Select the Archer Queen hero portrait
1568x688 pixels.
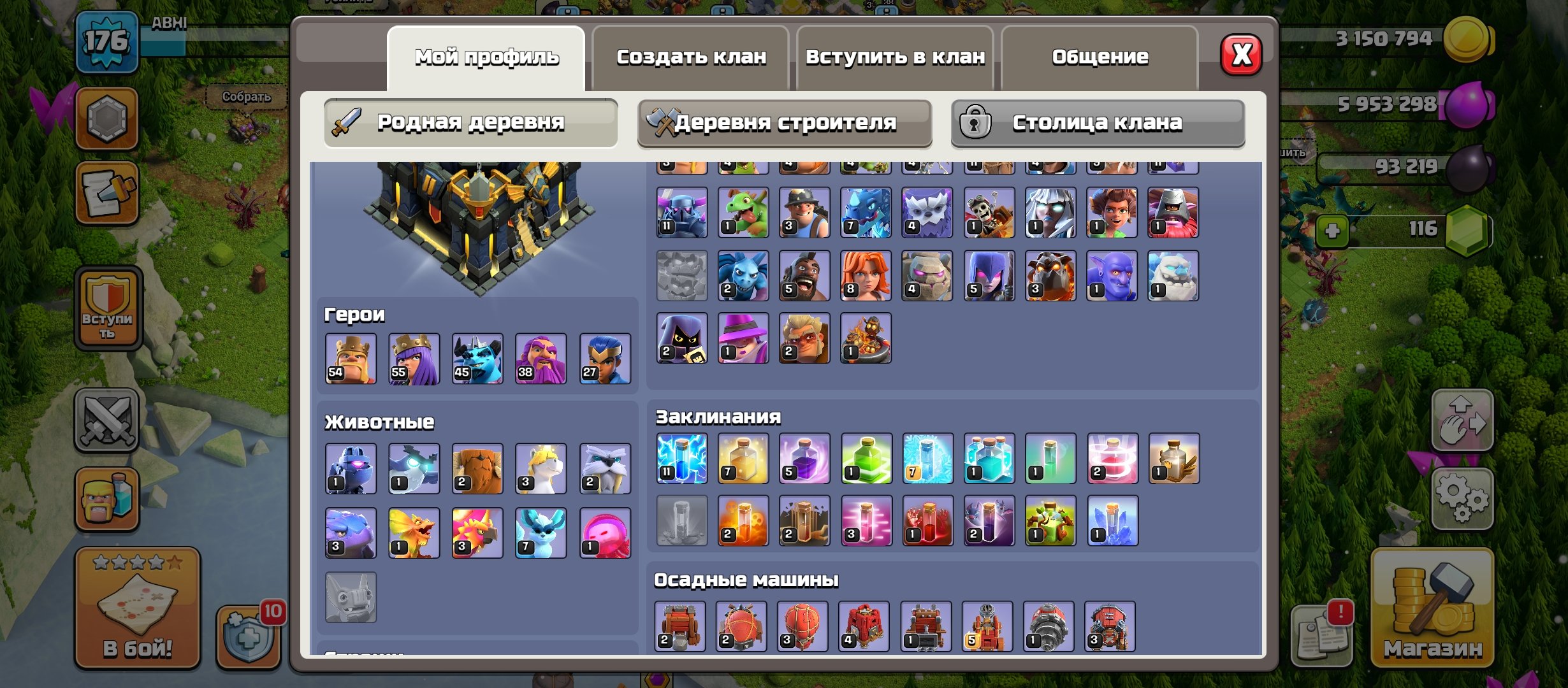[416, 358]
